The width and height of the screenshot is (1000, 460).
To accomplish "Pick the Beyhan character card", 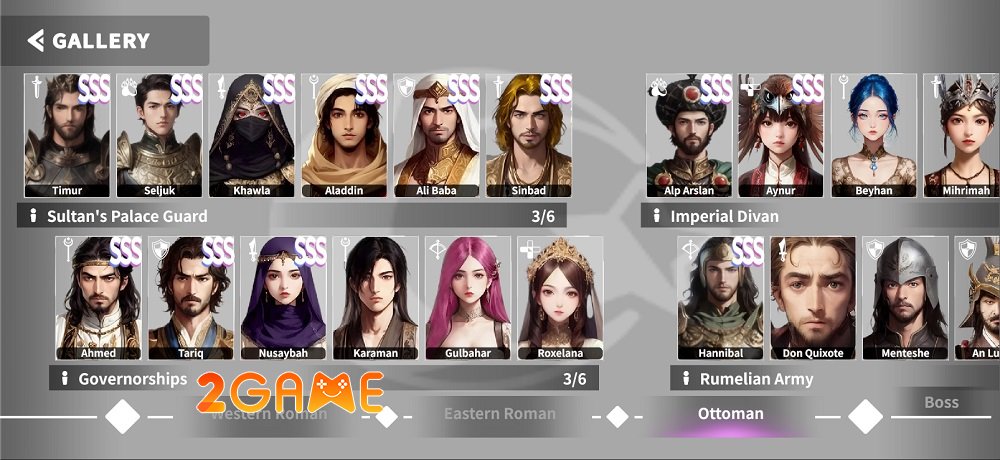I will (x=873, y=135).
